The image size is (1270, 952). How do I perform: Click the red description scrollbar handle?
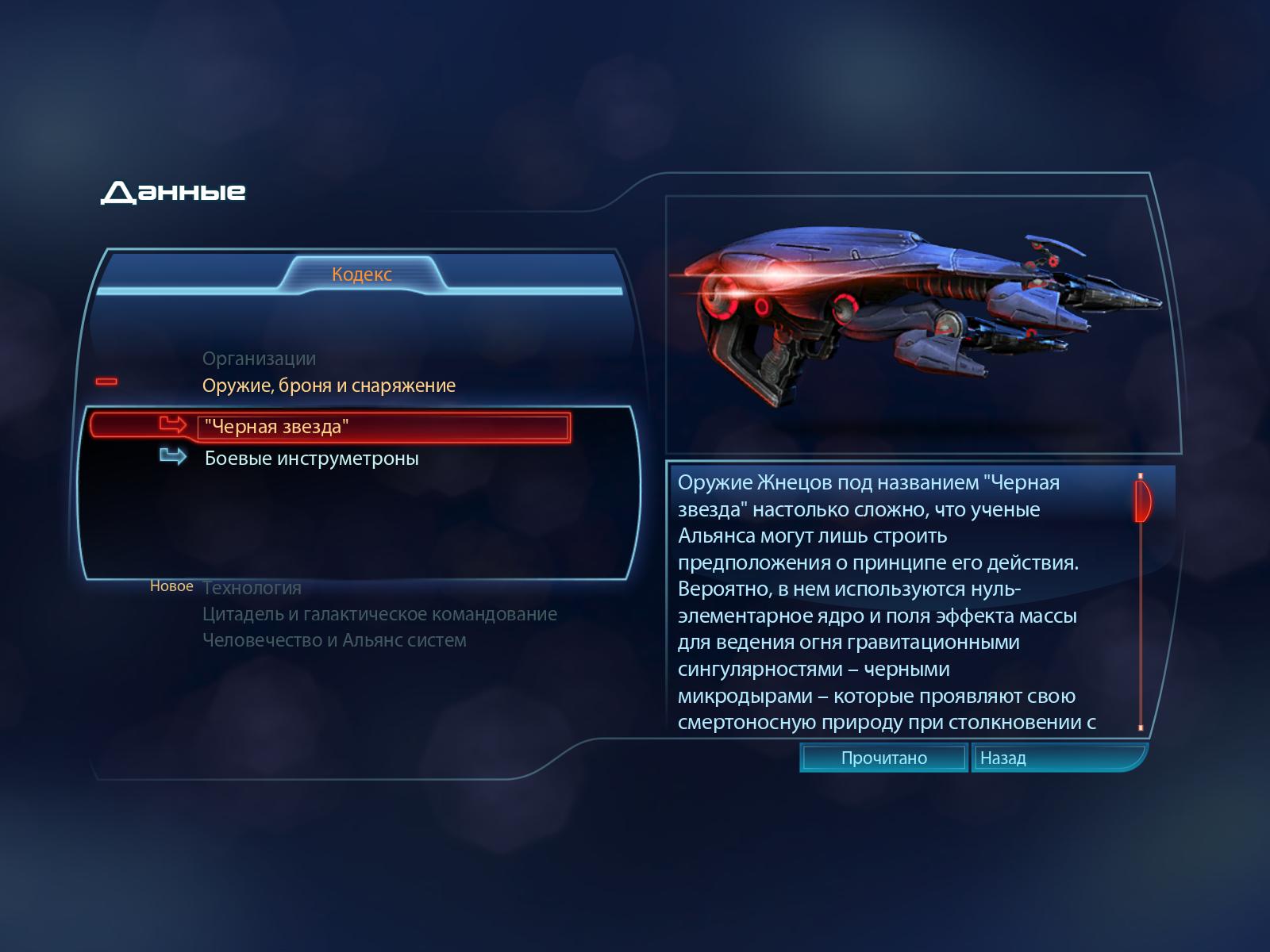coord(1142,501)
